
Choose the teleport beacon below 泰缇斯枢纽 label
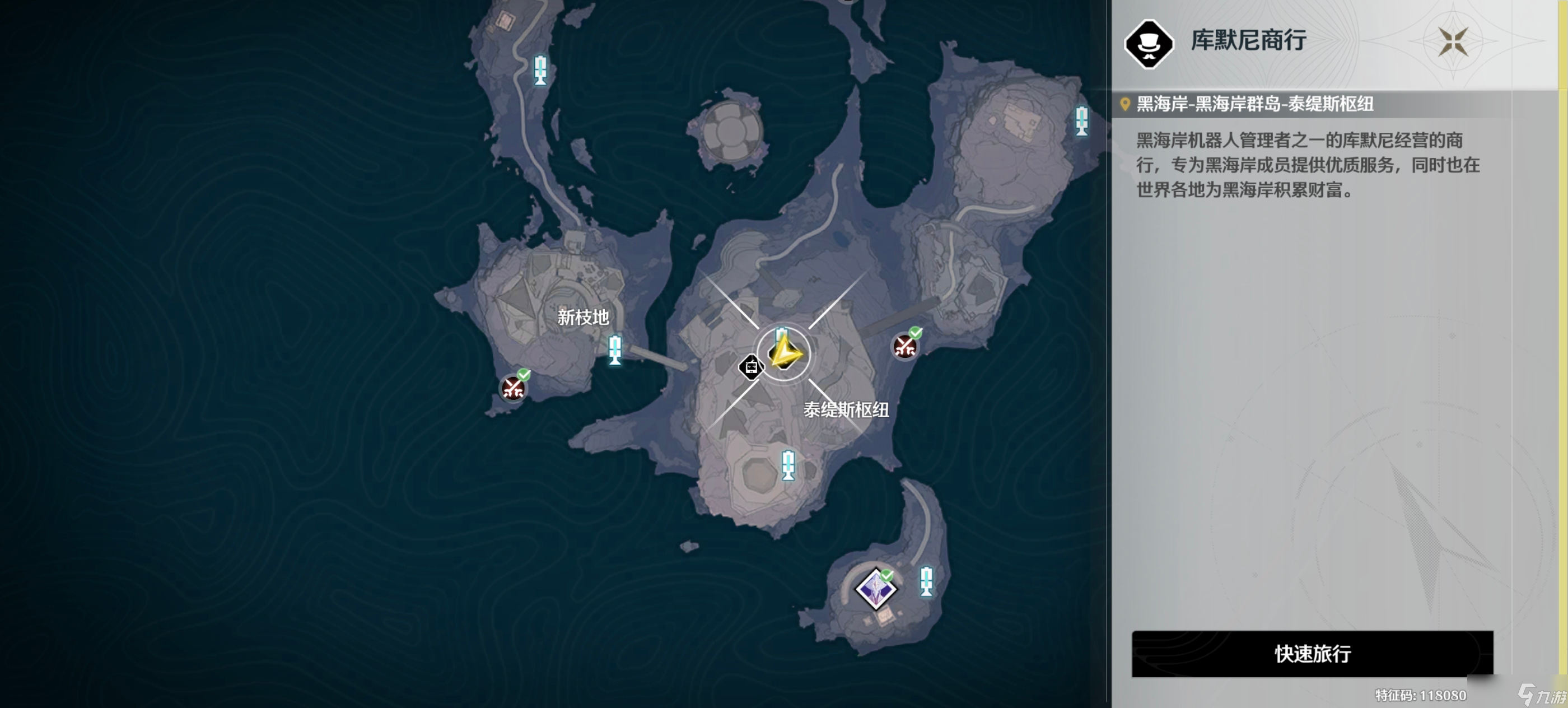788,465
